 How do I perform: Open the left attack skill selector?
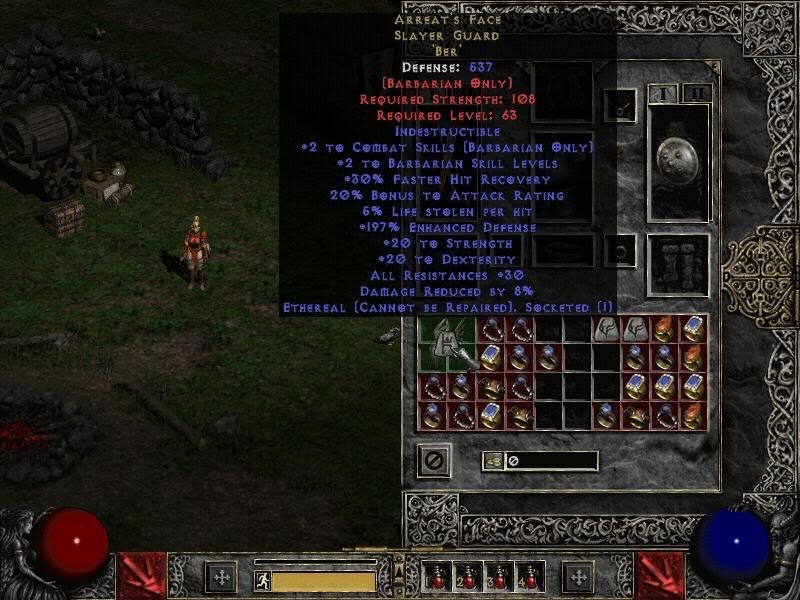141,575
